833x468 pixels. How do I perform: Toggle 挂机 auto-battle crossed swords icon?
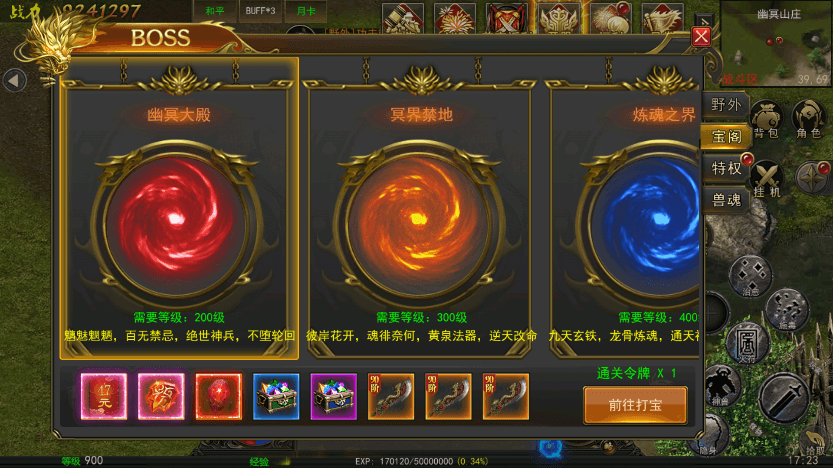[768, 179]
